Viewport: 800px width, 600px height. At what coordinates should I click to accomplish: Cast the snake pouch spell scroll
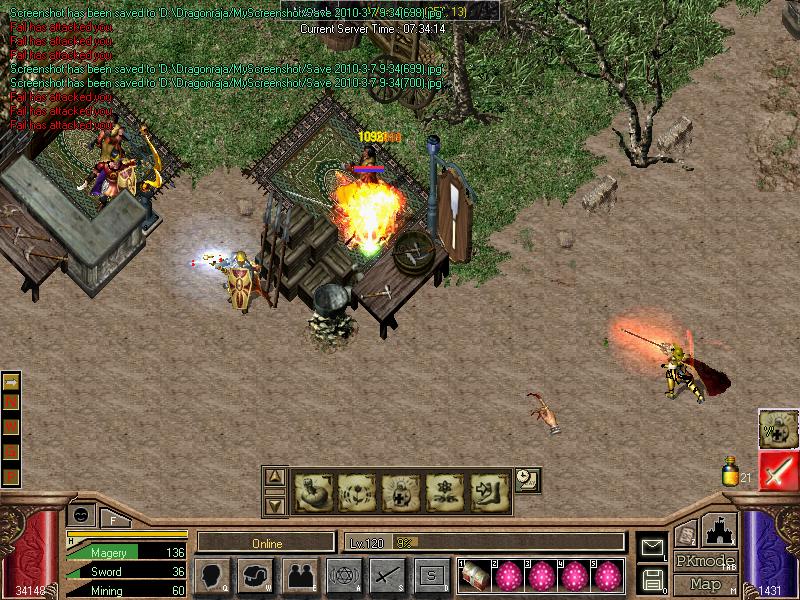313,491
